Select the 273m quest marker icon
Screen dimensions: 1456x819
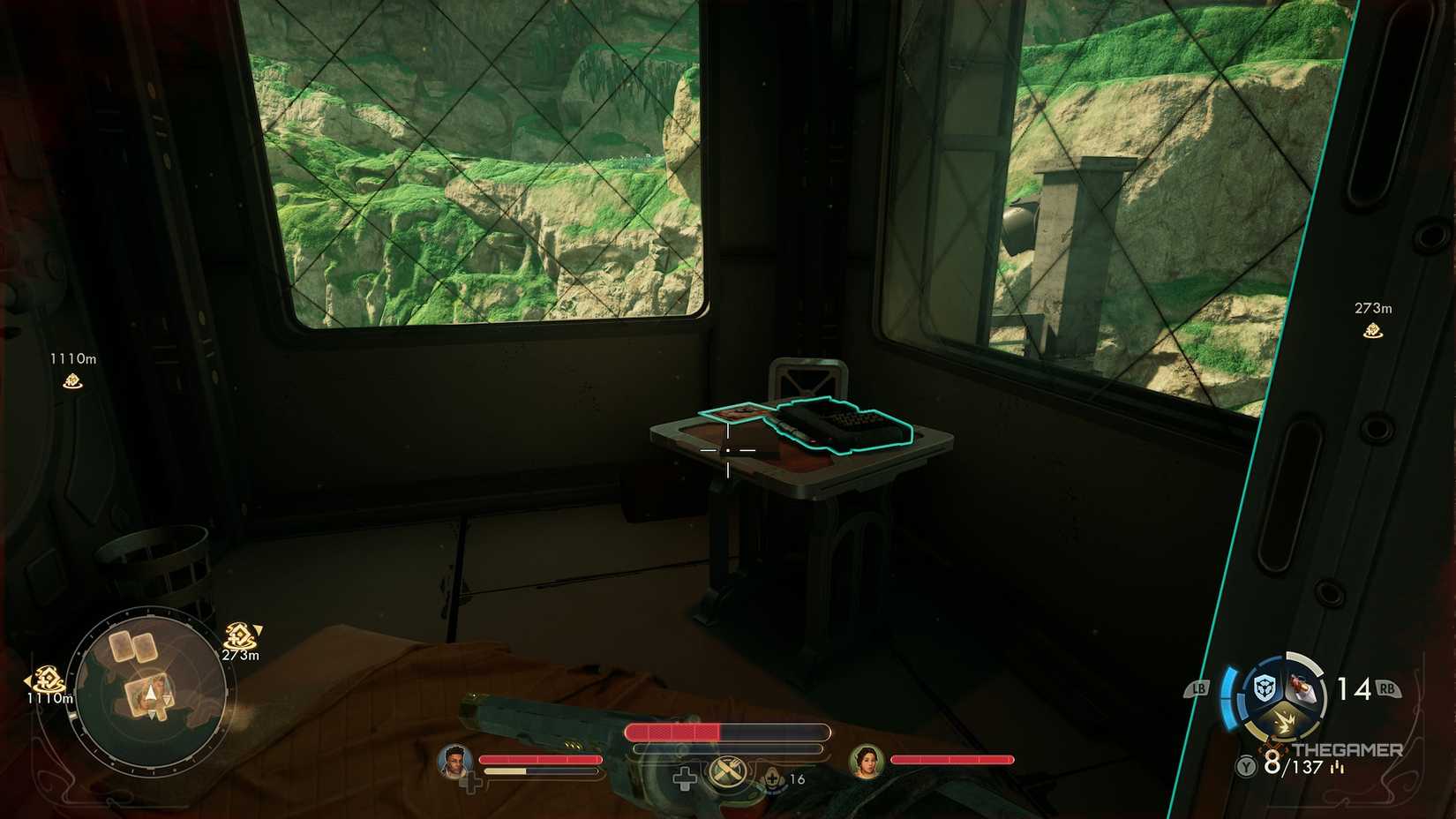1371,329
